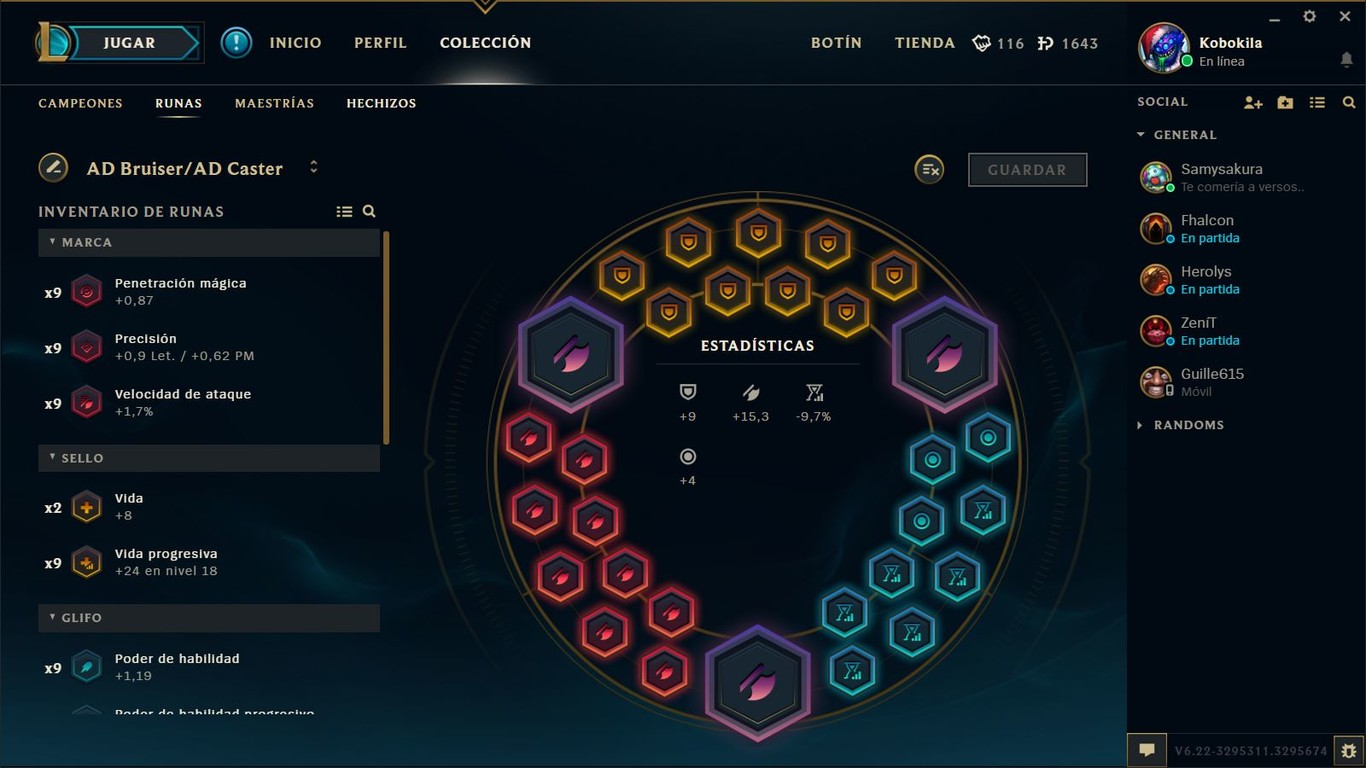The height and width of the screenshot is (768, 1366).
Task: Click the RP currency icon showing 1643
Action: (x=1048, y=43)
